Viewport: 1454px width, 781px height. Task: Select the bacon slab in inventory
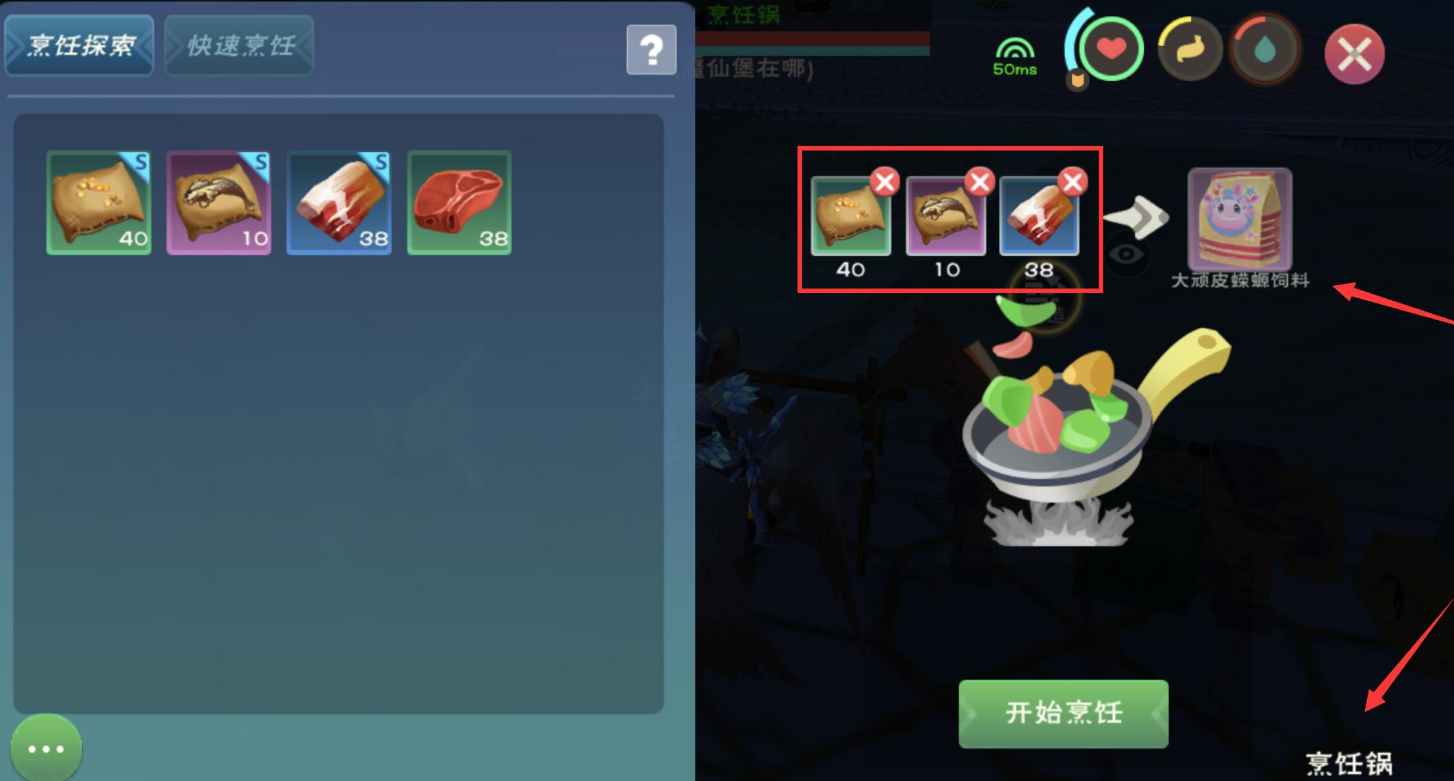[339, 203]
